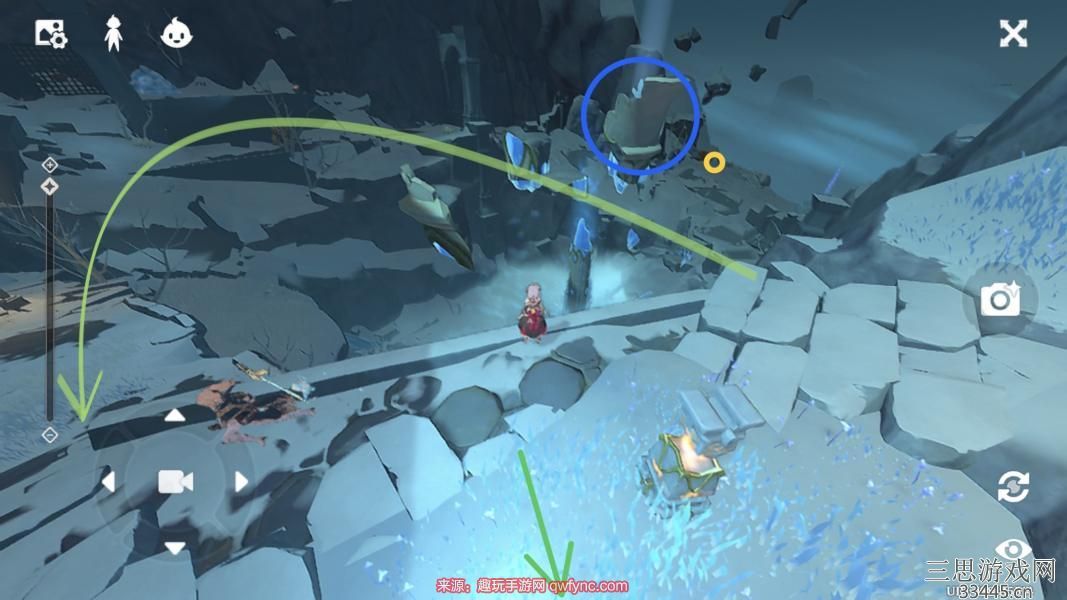This screenshot has width=1067, height=600.
Task: Close photo mode with the X
Action: [x=1013, y=34]
